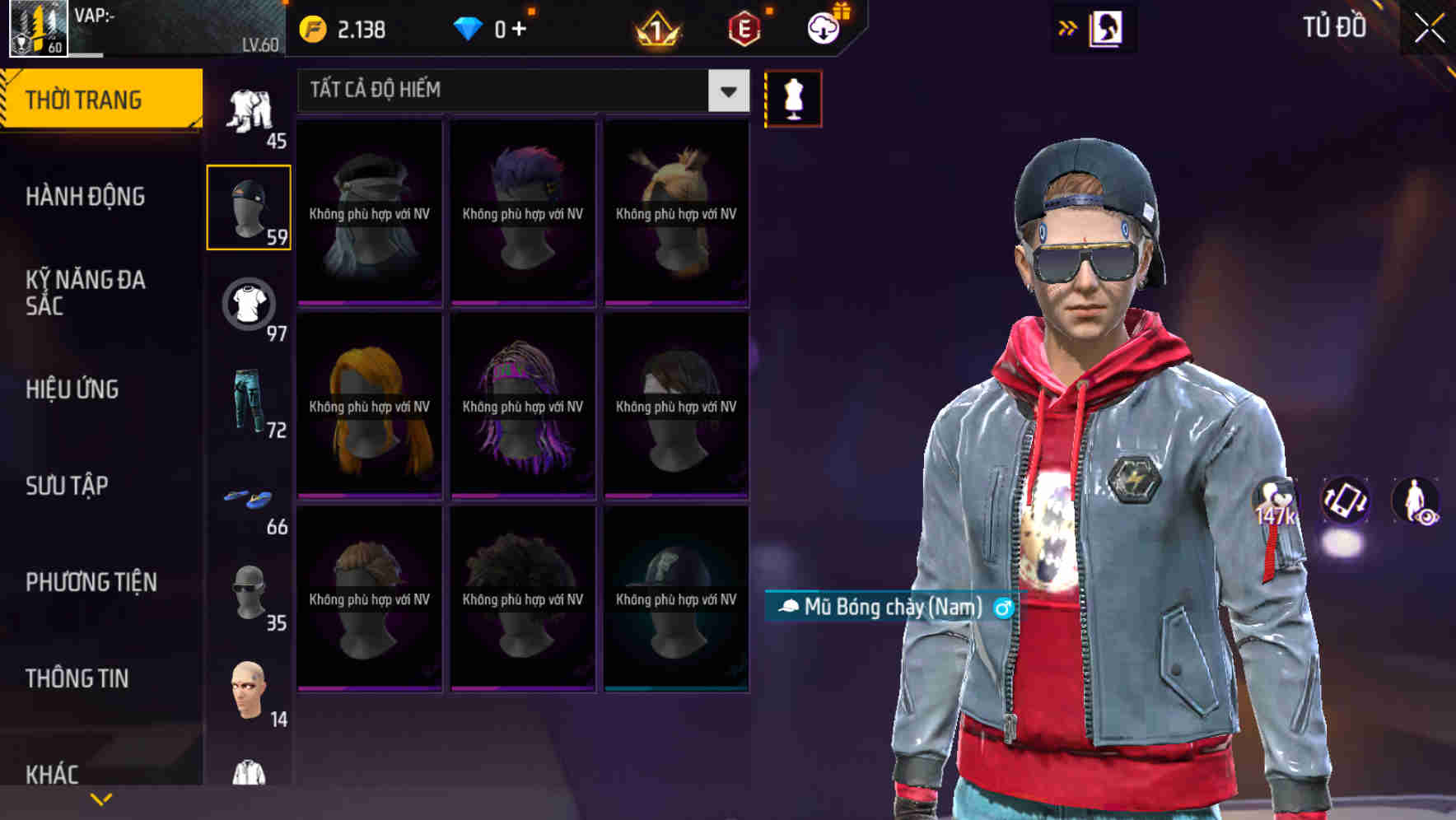Open the head/face category showing 14
This screenshot has width=1456, height=820.
pyautogui.click(x=248, y=690)
